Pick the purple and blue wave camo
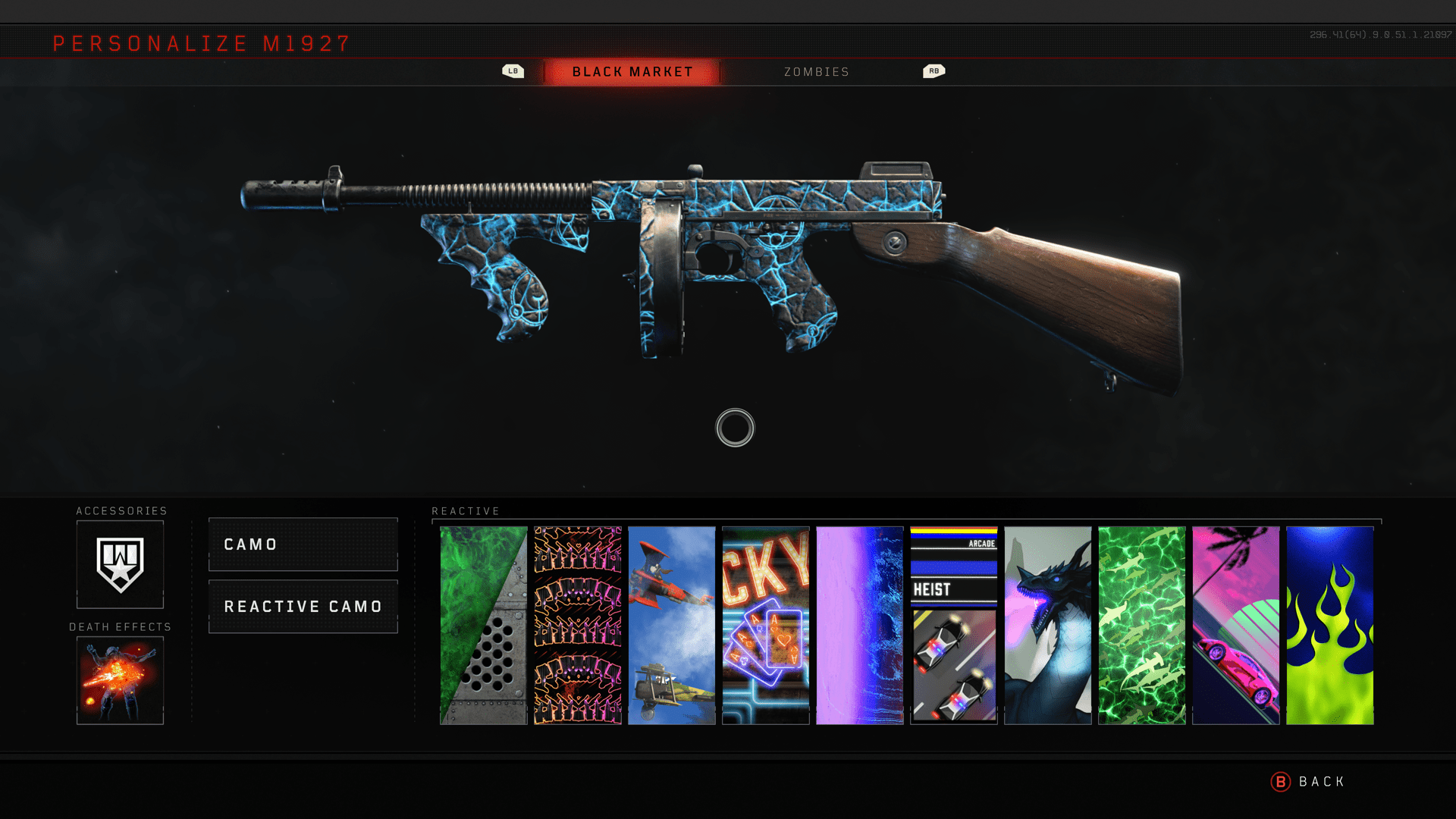 tap(860, 626)
